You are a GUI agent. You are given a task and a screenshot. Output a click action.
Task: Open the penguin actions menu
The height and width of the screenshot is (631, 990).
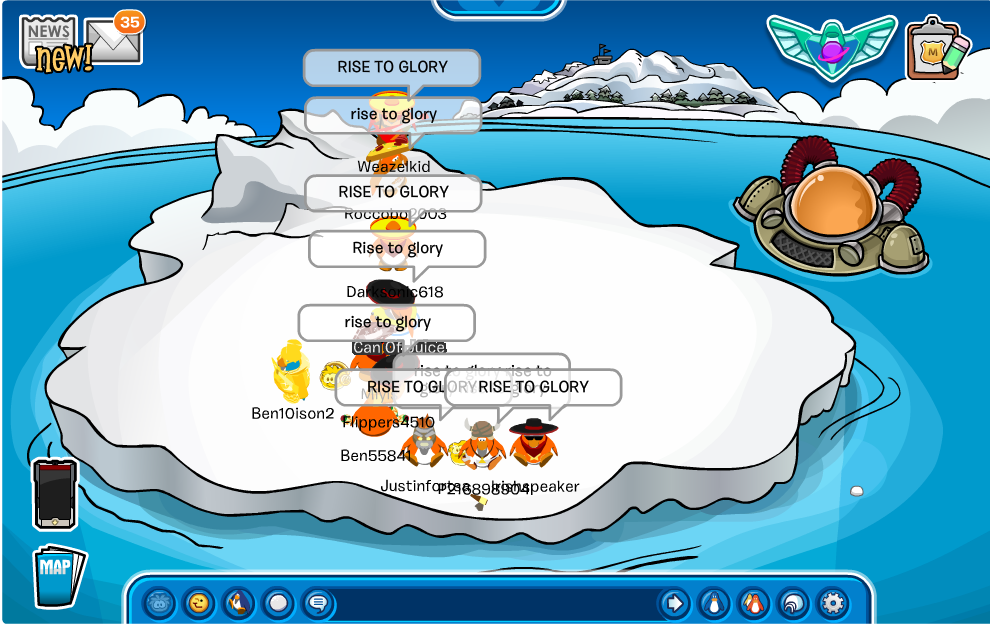coord(238,603)
